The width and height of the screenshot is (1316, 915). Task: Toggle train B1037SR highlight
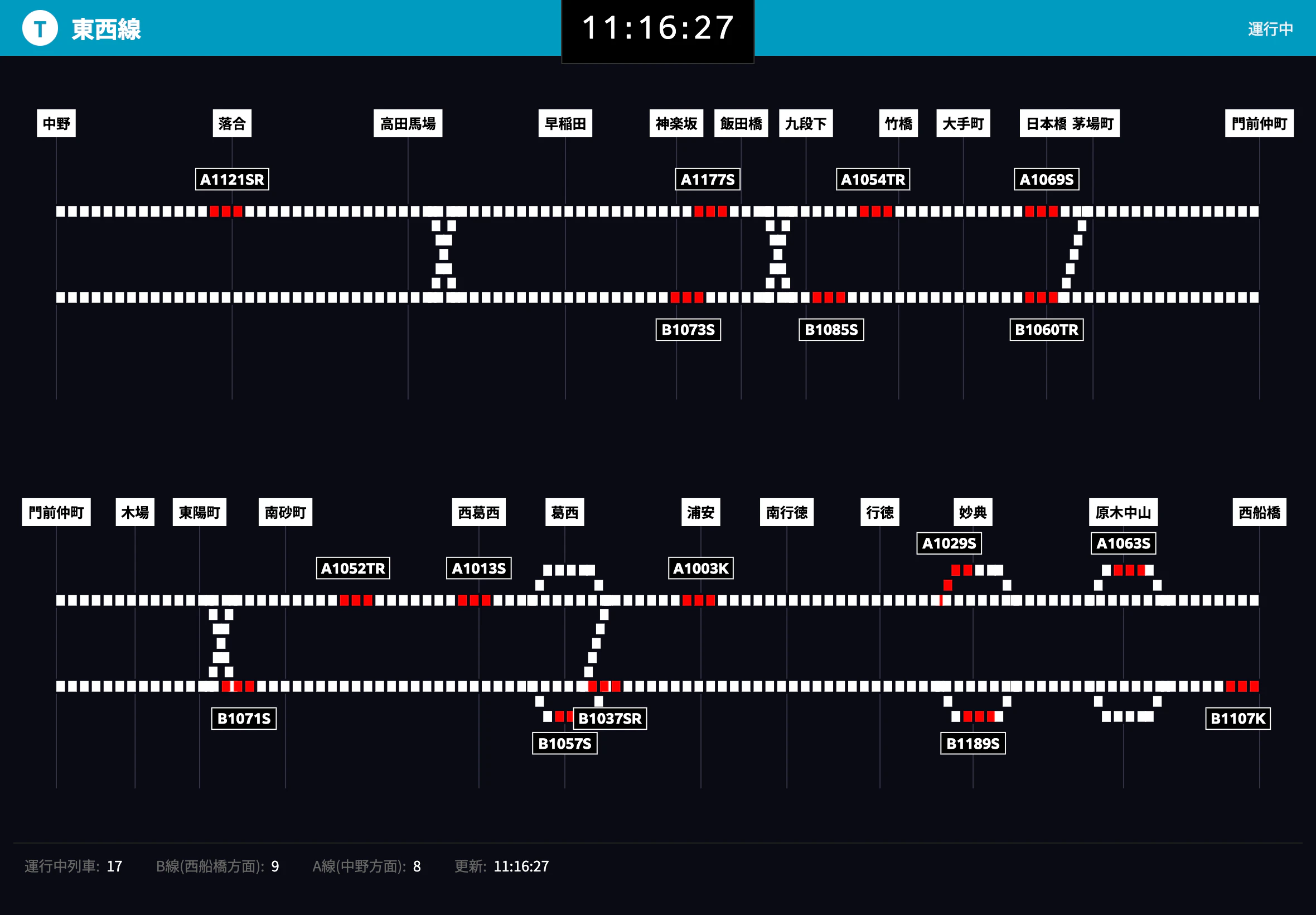pyautogui.click(x=609, y=718)
